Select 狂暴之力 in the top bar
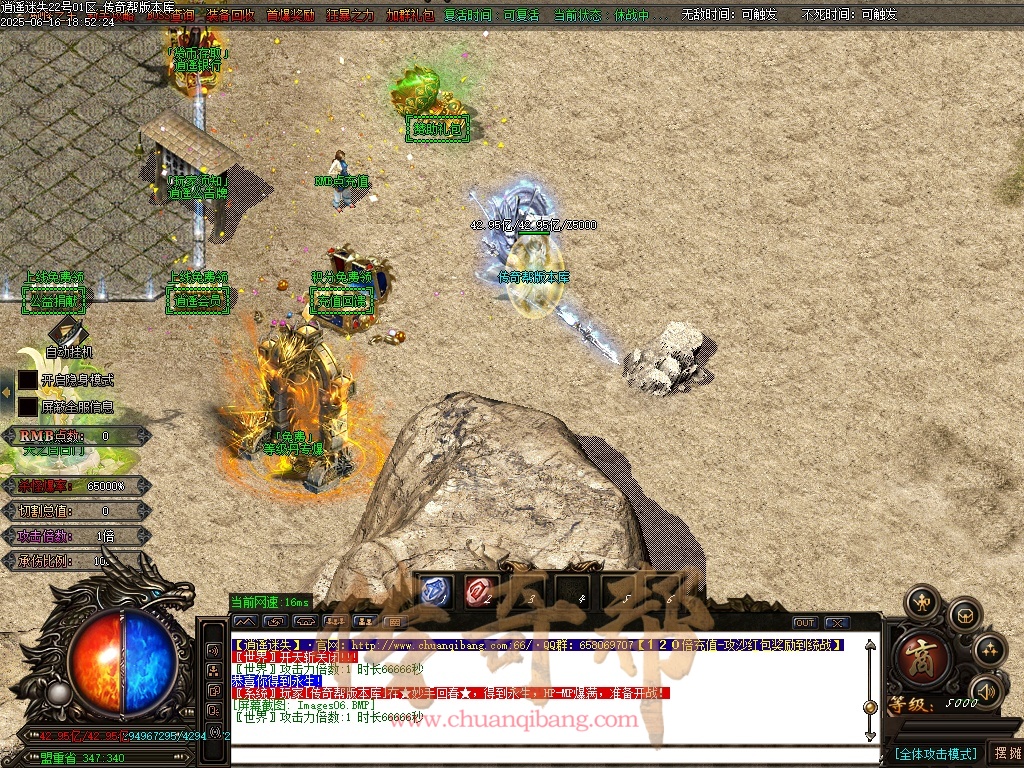The height and width of the screenshot is (768, 1024). point(350,16)
